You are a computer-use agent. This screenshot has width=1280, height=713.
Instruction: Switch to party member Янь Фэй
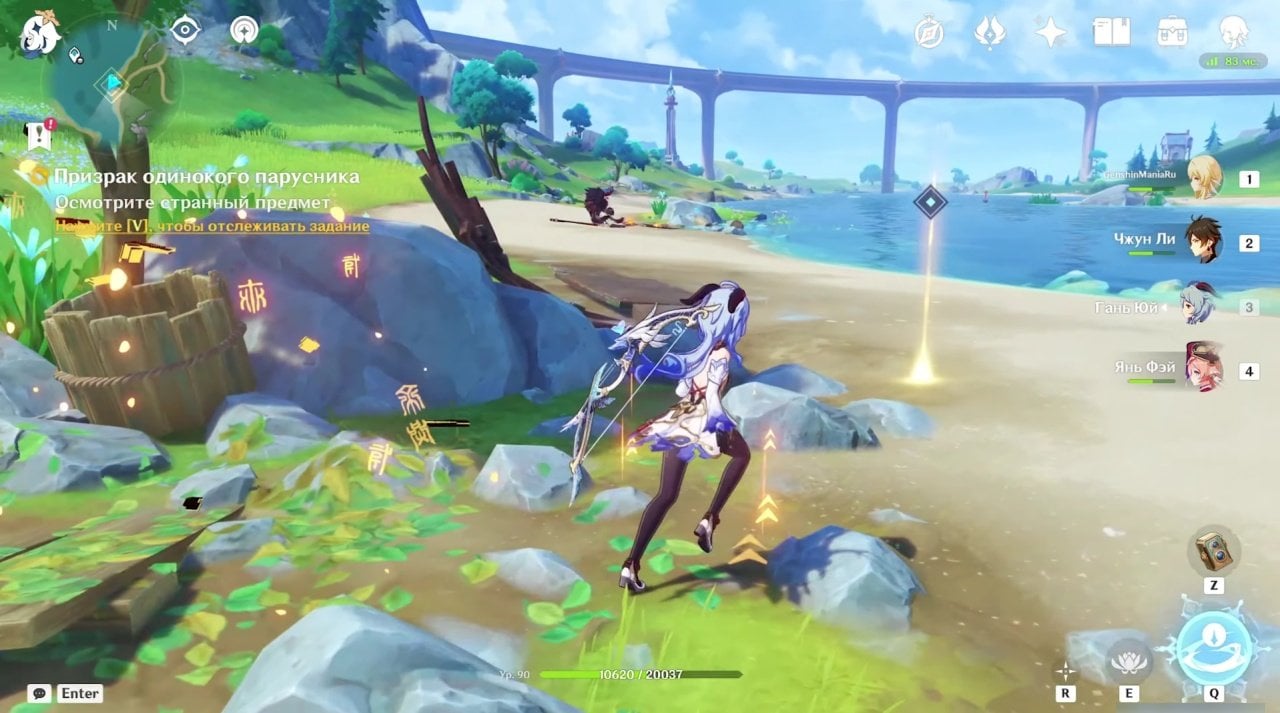pos(1203,368)
